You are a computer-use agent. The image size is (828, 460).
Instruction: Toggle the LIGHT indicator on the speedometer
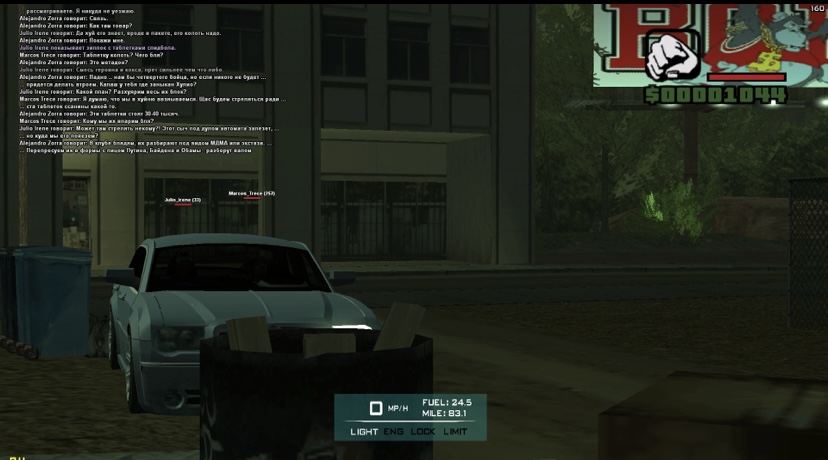364,432
